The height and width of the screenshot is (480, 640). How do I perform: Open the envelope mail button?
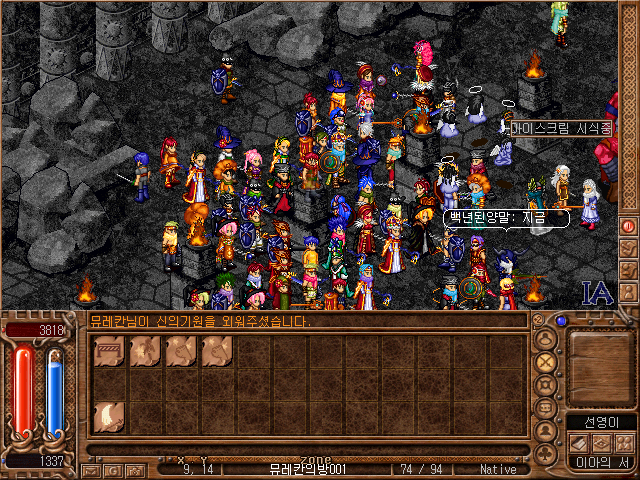[91, 469]
